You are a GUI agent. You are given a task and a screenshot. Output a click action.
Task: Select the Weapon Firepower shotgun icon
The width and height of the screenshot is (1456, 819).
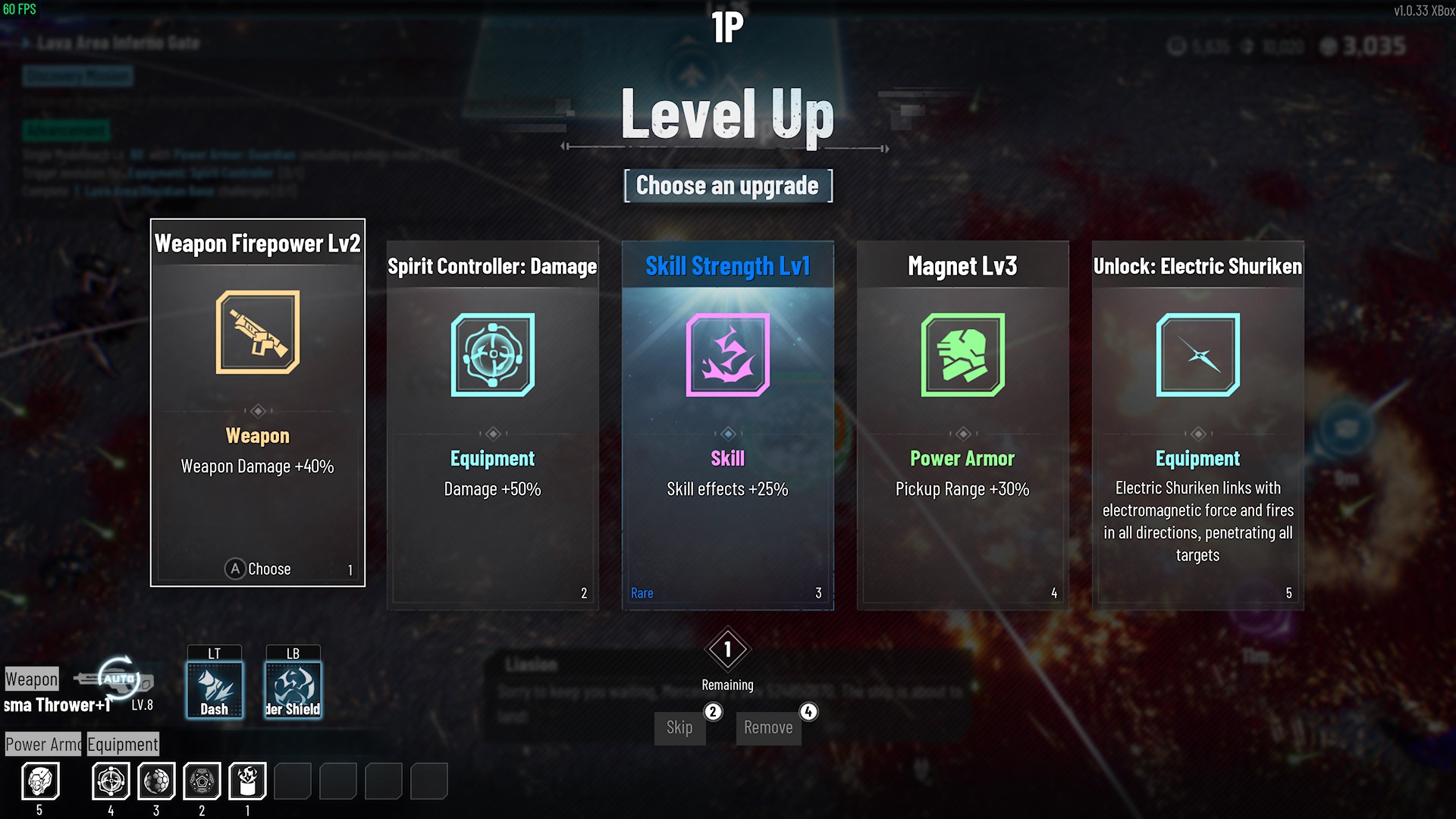(257, 332)
